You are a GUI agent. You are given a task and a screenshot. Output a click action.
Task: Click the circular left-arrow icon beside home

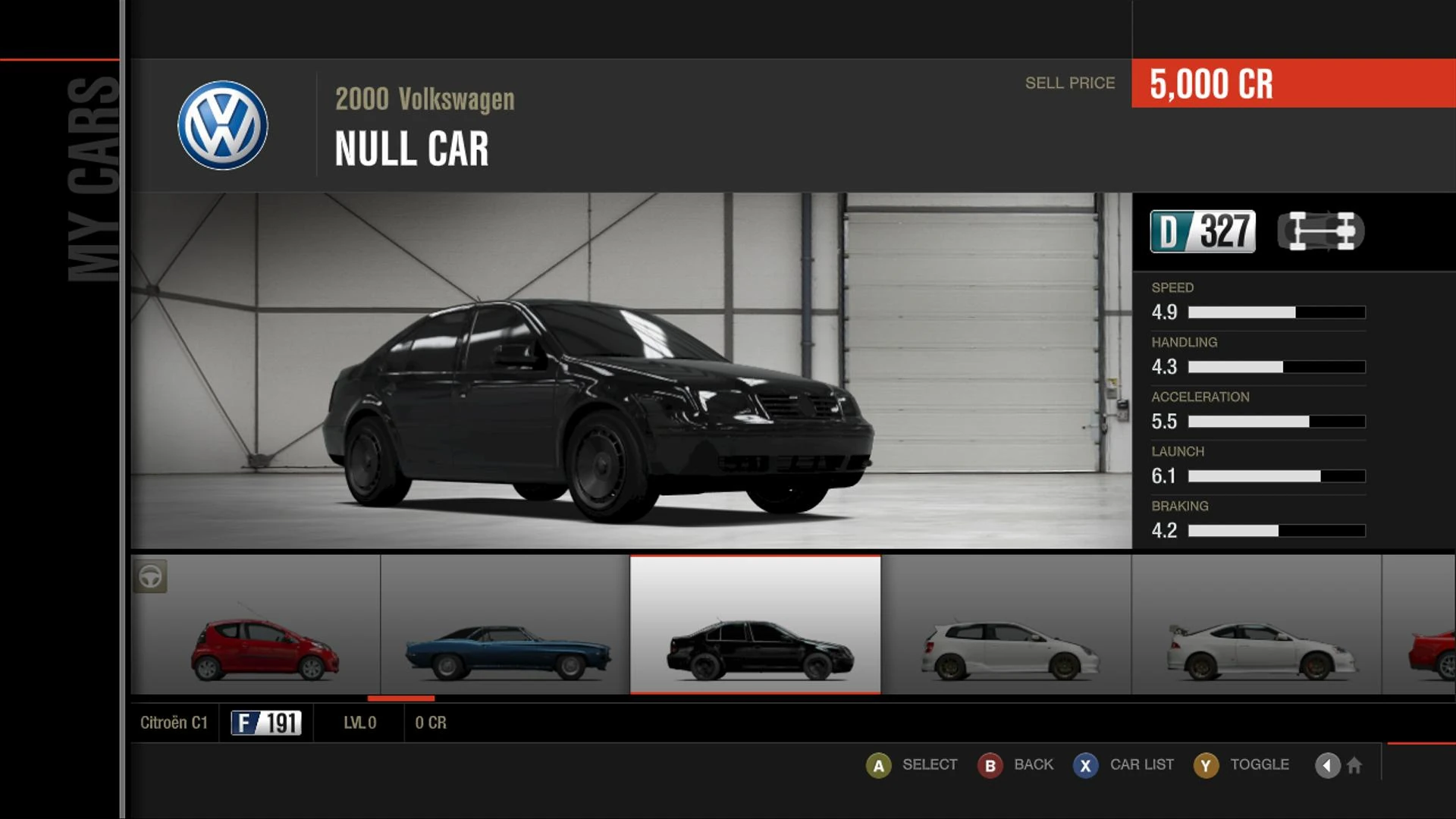1326,765
